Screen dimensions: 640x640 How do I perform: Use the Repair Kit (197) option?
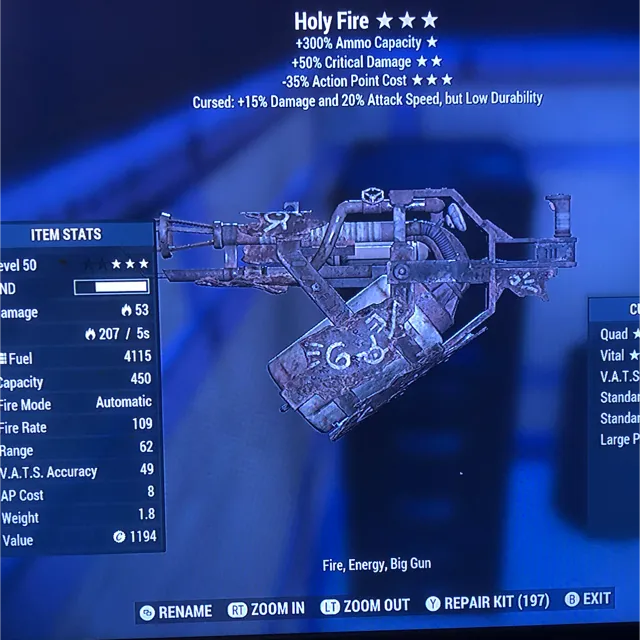tap(487, 602)
